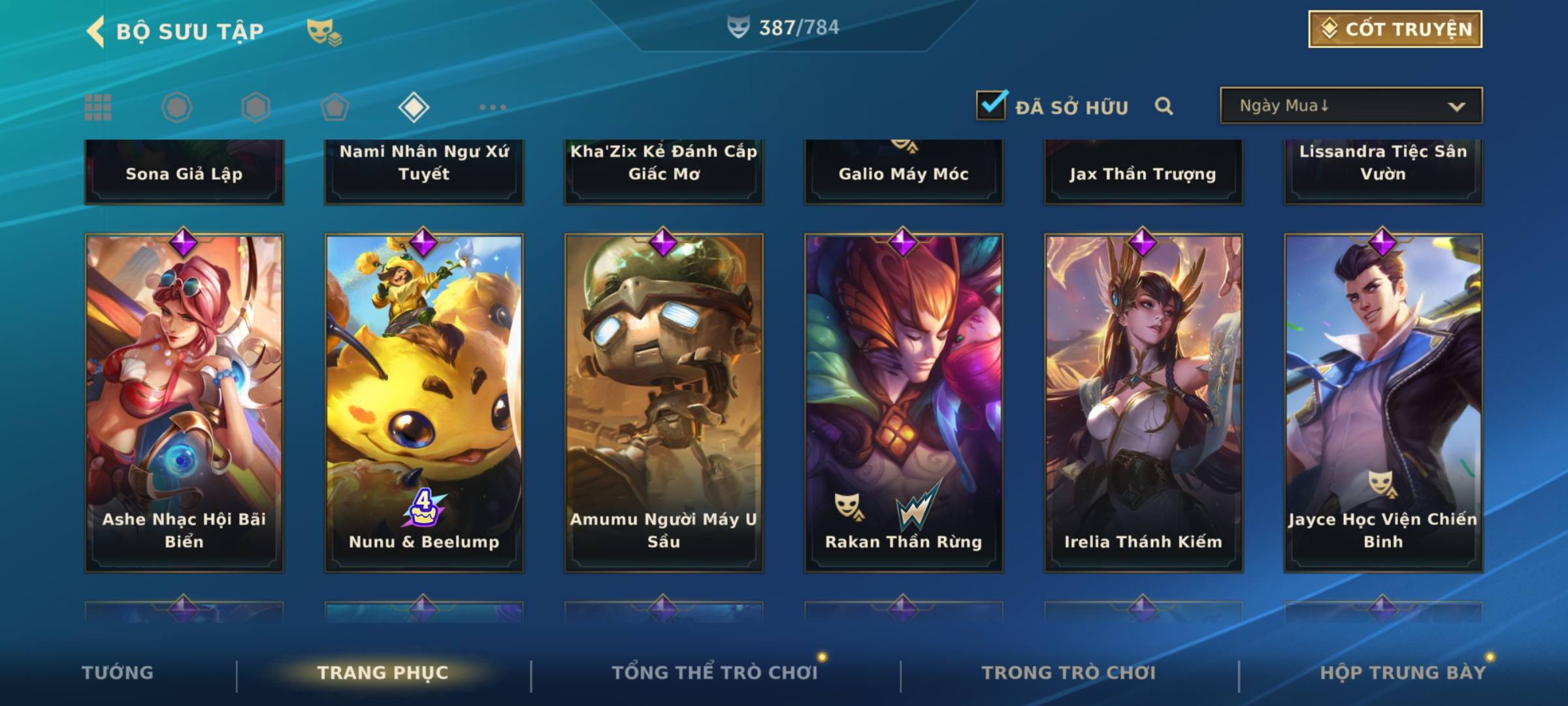The image size is (1568, 706).
Task: Pick the Amumu Người Máy U Sầu skin
Action: 664,402
